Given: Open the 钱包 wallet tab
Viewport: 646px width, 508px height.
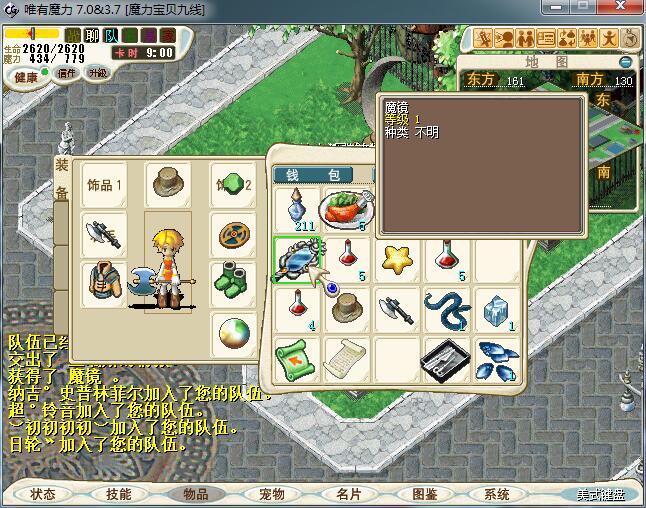Looking at the screenshot, I should [x=320, y=175].
